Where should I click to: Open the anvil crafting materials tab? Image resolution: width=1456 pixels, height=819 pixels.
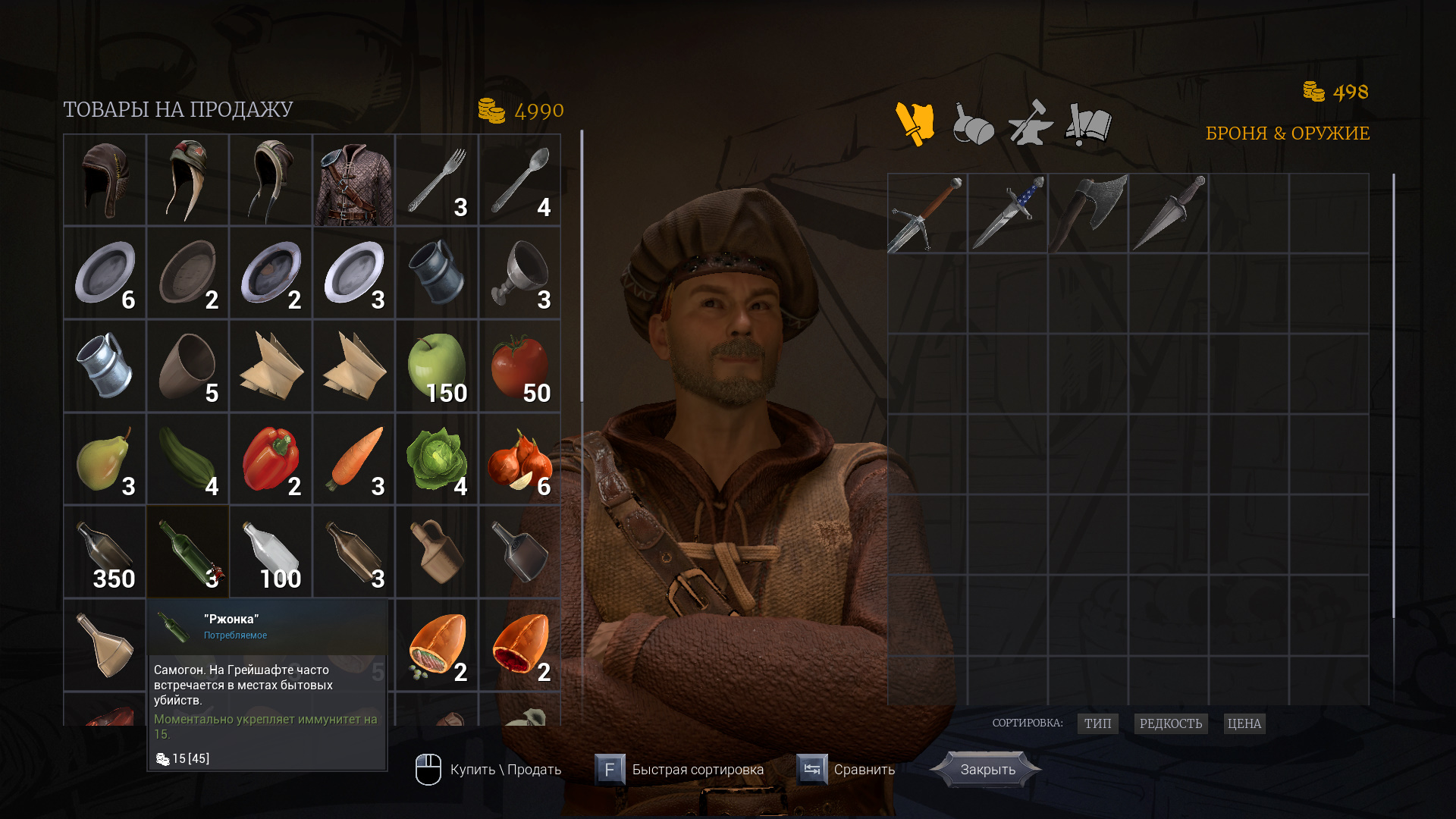[x=1031, y=124]
